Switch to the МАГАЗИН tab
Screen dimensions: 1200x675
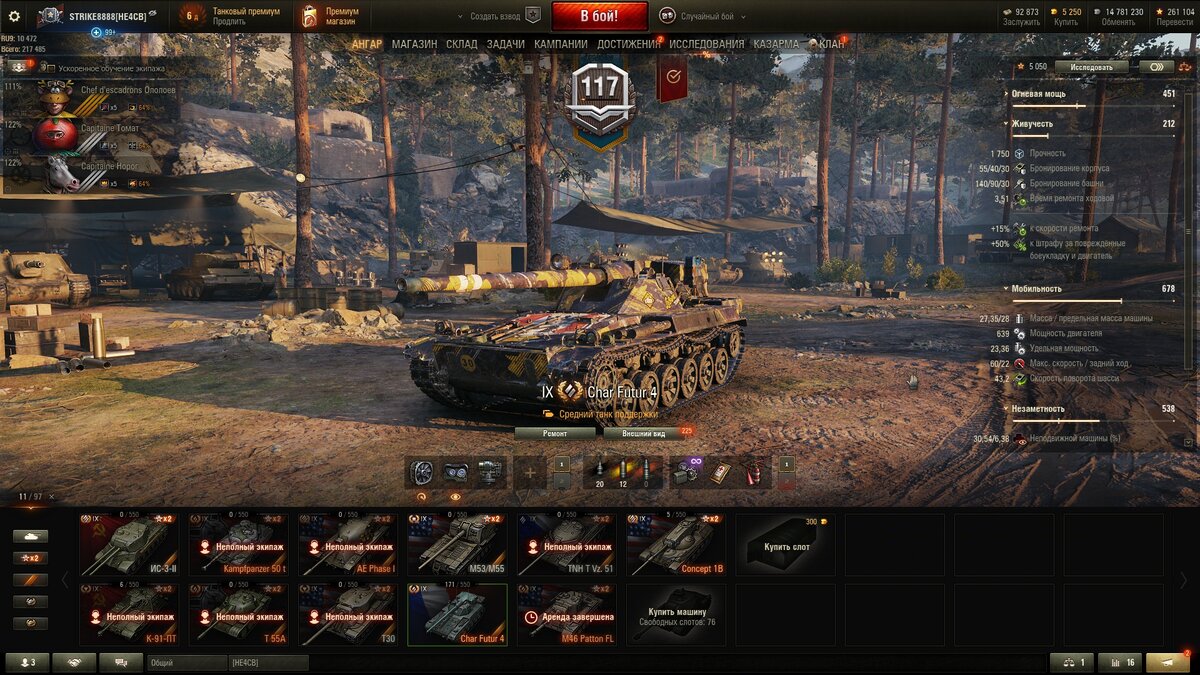[414, 44]
